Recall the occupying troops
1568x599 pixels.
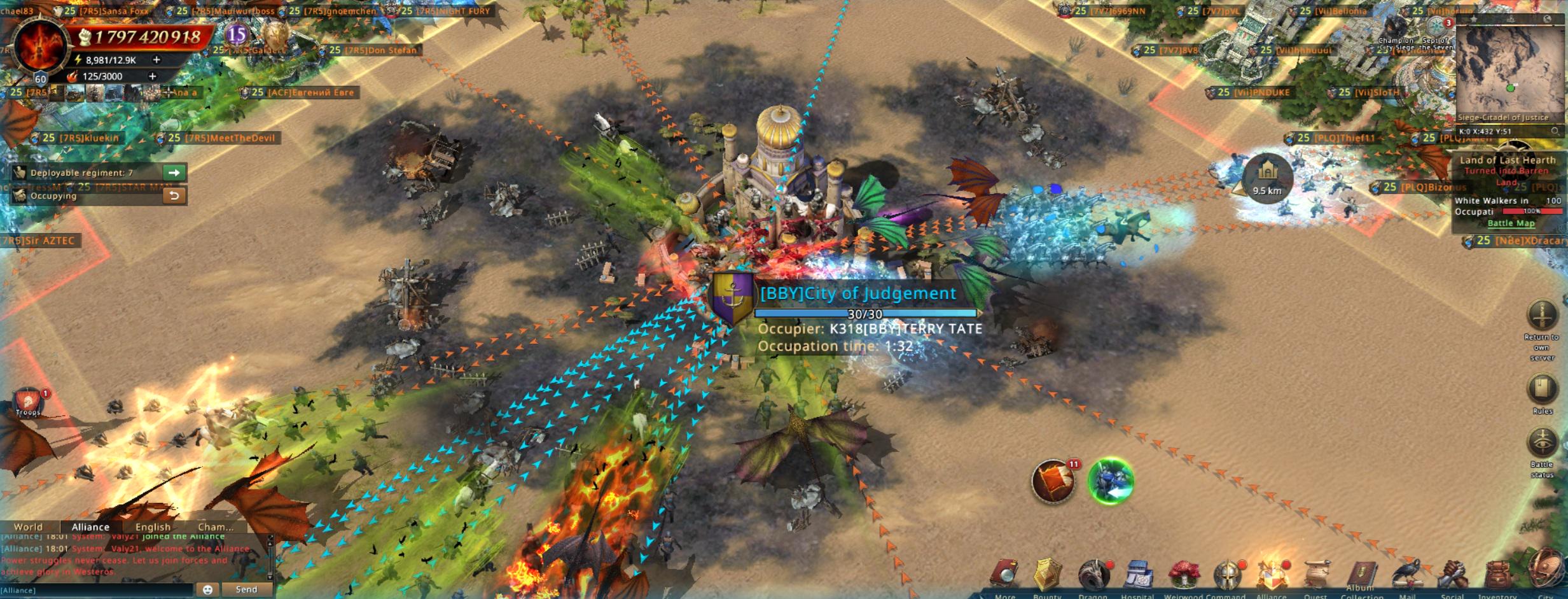pyautogui.click(x=174, y=195)
